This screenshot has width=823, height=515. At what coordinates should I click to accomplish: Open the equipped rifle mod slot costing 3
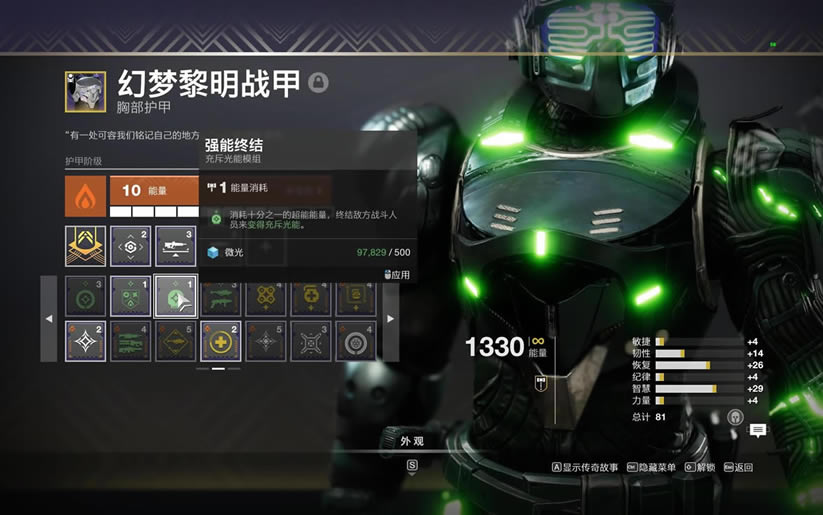point(175,246)
